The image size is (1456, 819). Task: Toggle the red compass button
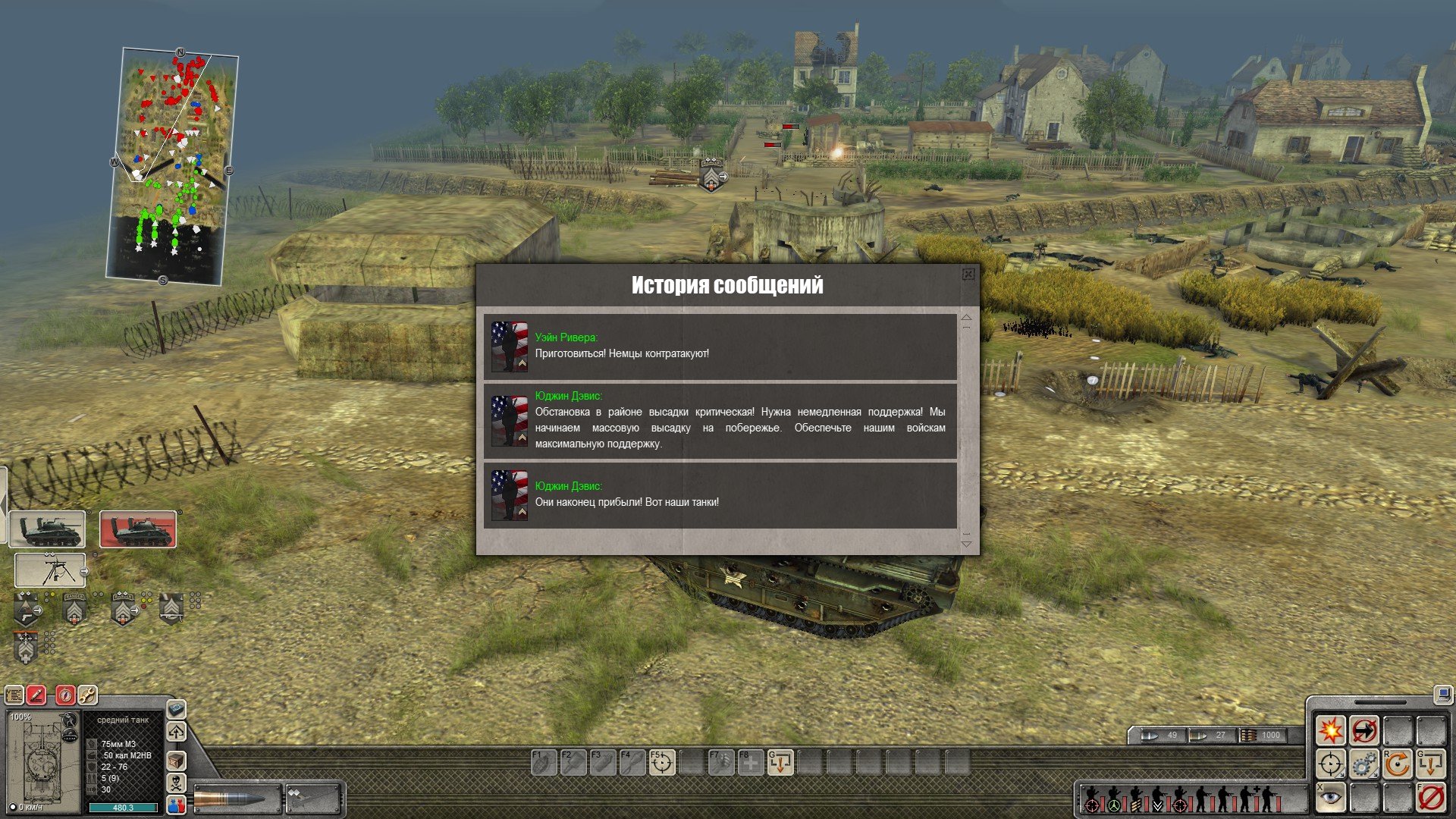(x=66, y=695)
